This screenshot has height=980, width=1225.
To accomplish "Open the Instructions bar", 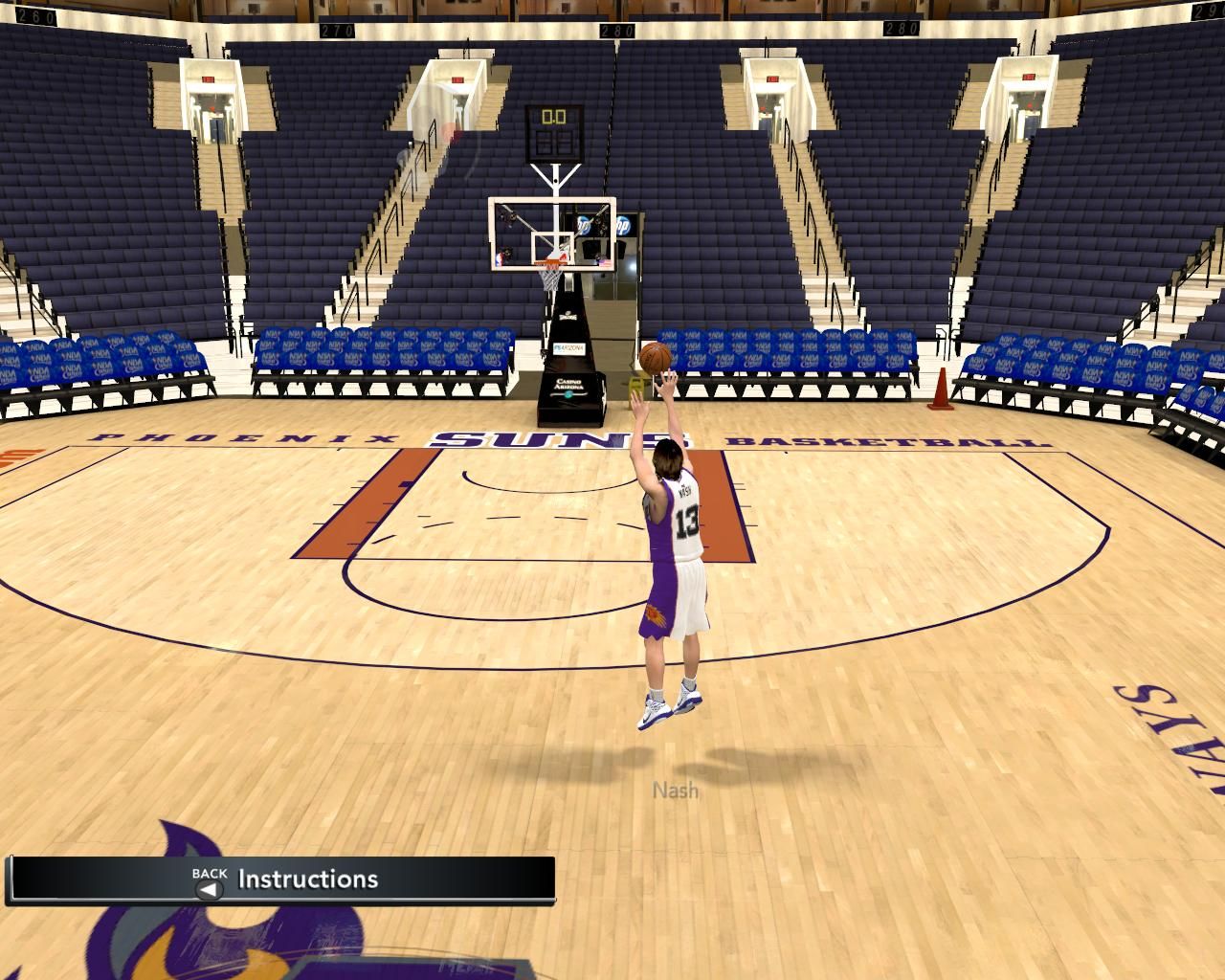I will pos(307,879).
